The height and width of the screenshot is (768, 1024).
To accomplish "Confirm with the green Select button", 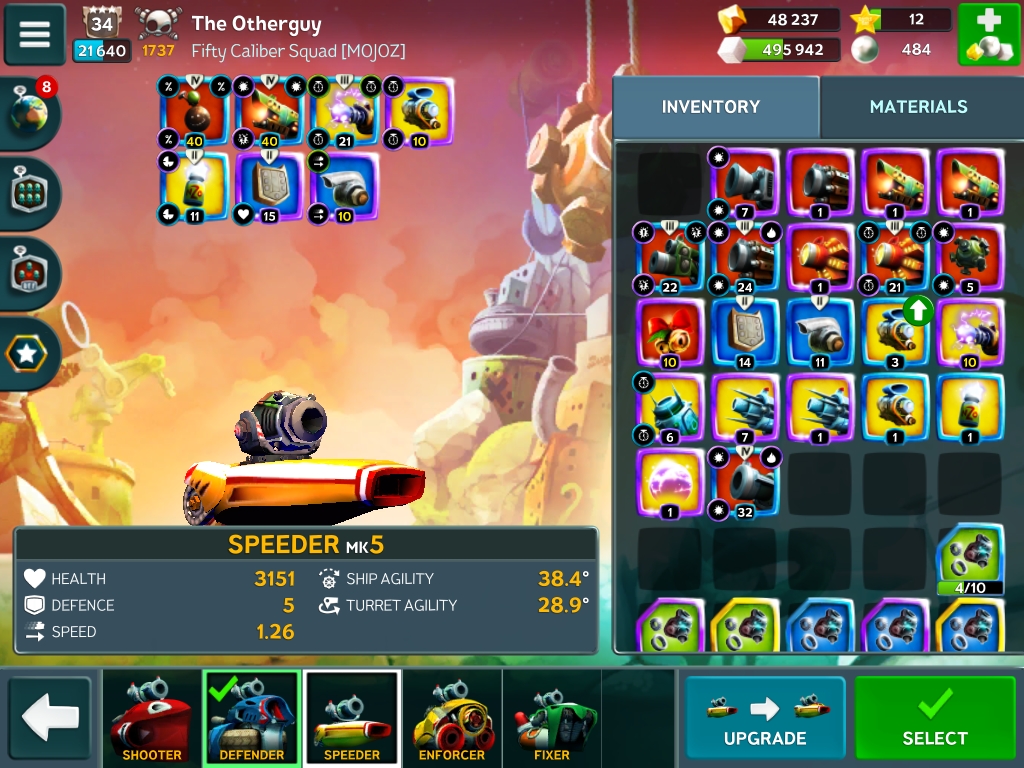I will (x=935, y=717).
